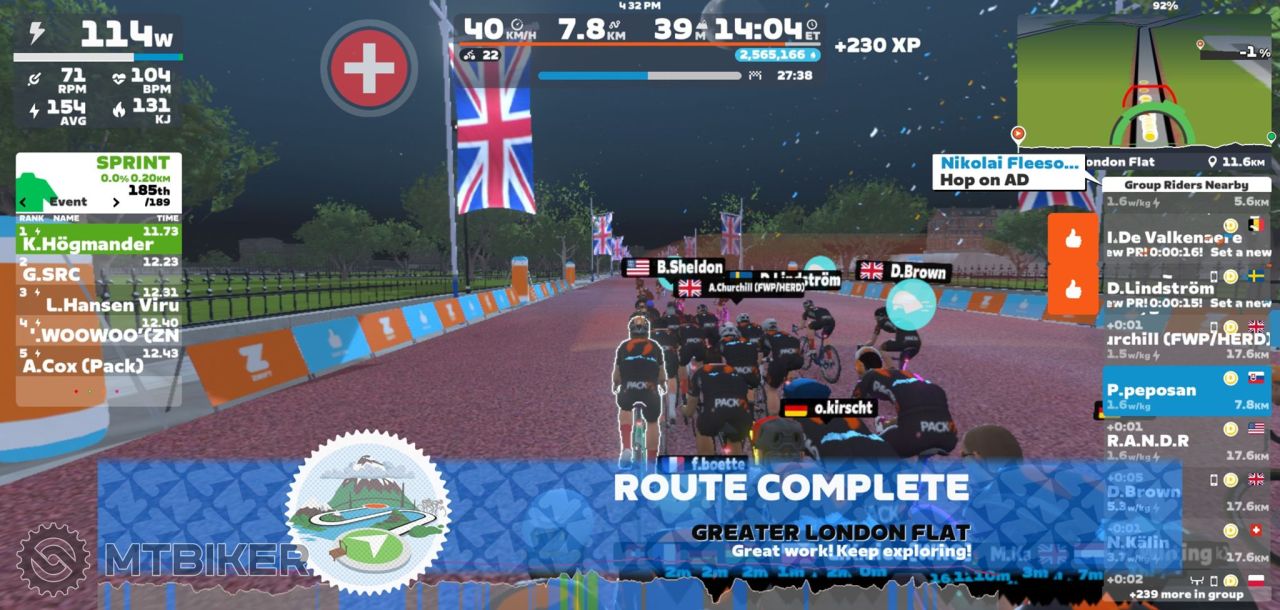Select G.SRC leaderboard row

click(x=98, y=271)
